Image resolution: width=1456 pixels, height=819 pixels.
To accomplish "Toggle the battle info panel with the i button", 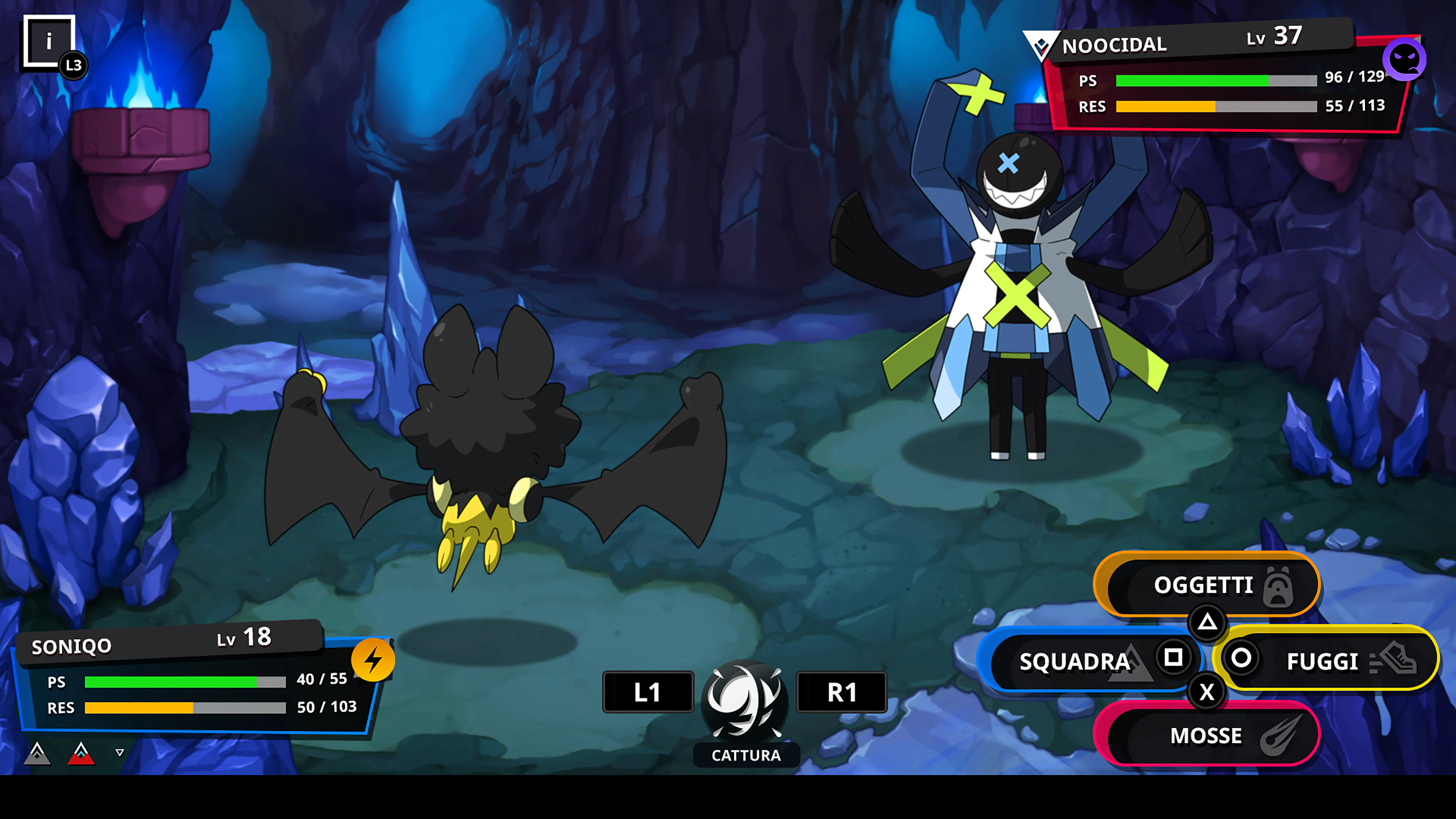I will pyautogui.click(x=50, y=41).
